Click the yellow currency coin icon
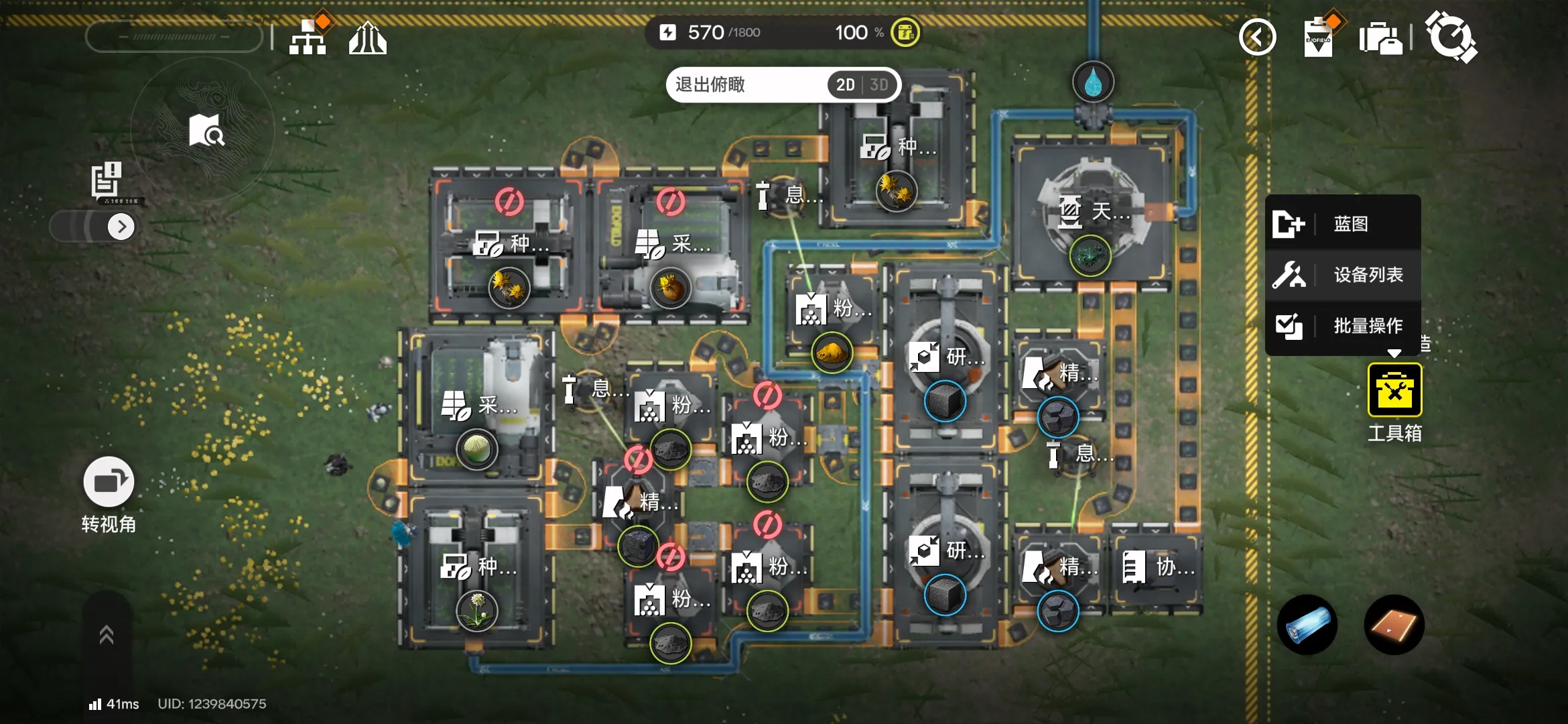The width and height of the screenshot is (1568, 724). coord(905,32)
